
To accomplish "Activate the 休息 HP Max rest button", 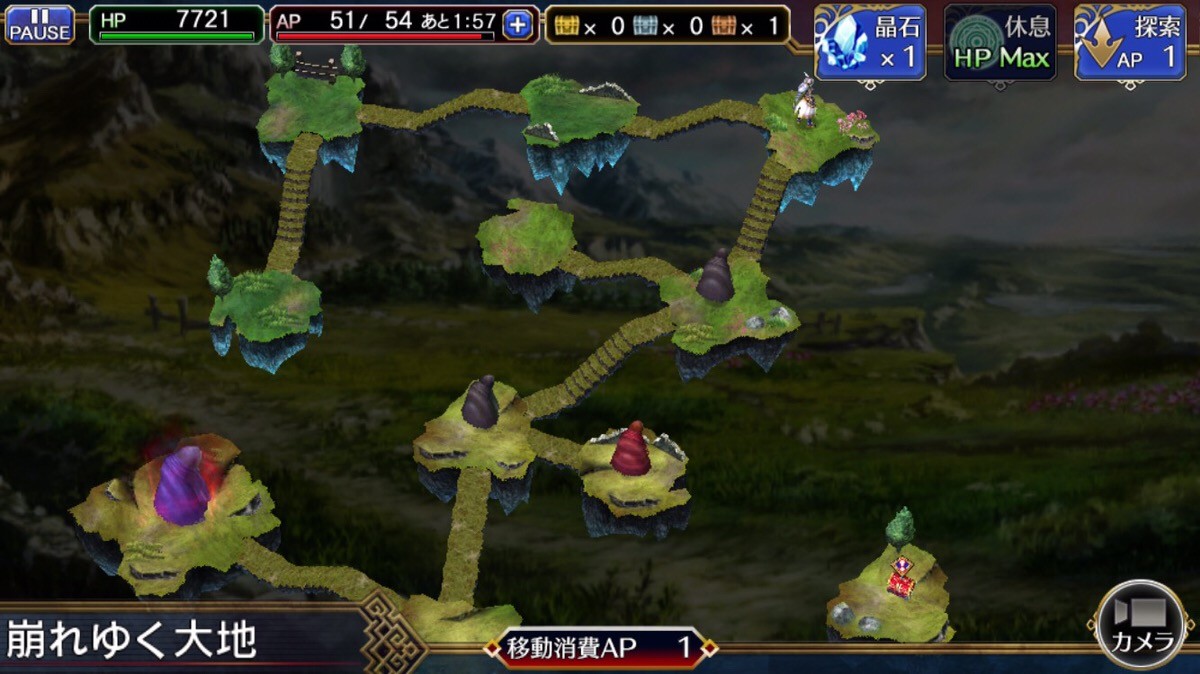I will click(1000, 43).
